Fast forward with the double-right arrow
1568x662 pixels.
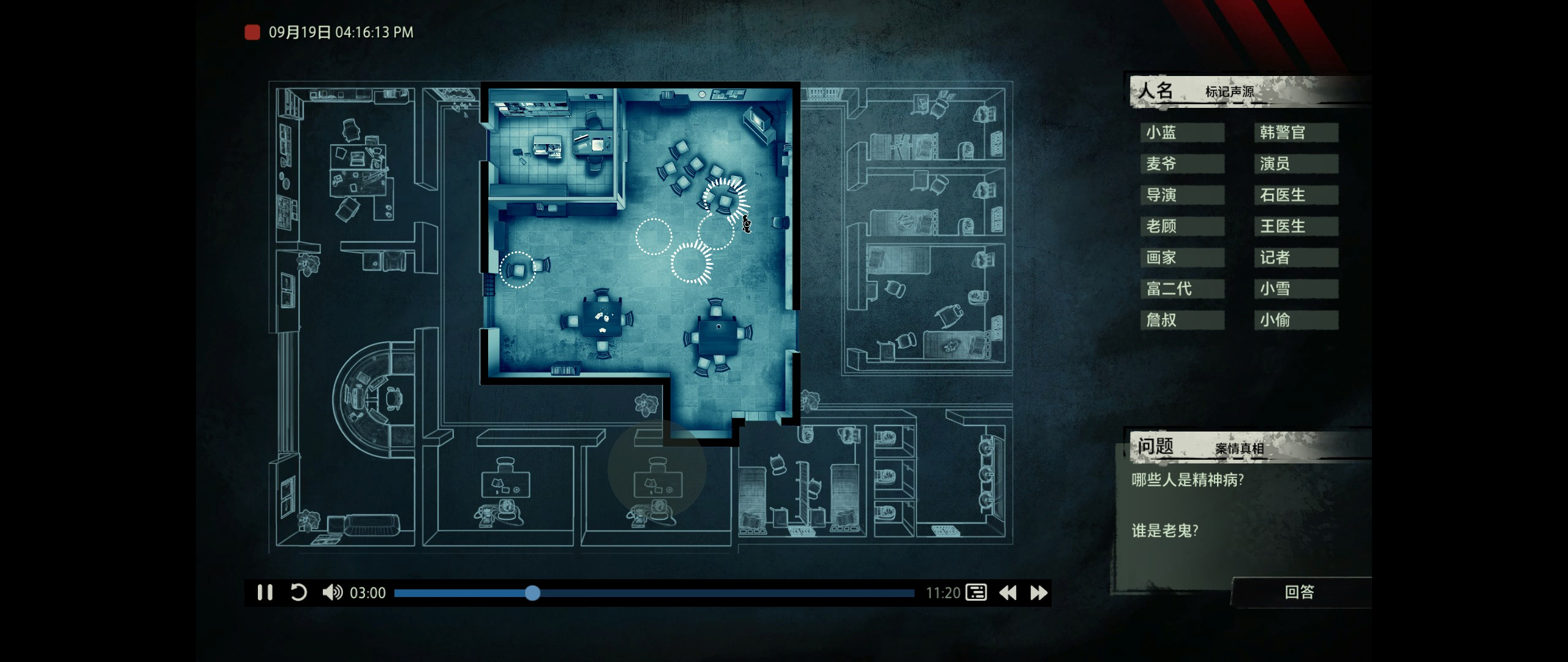point(1039,593)
